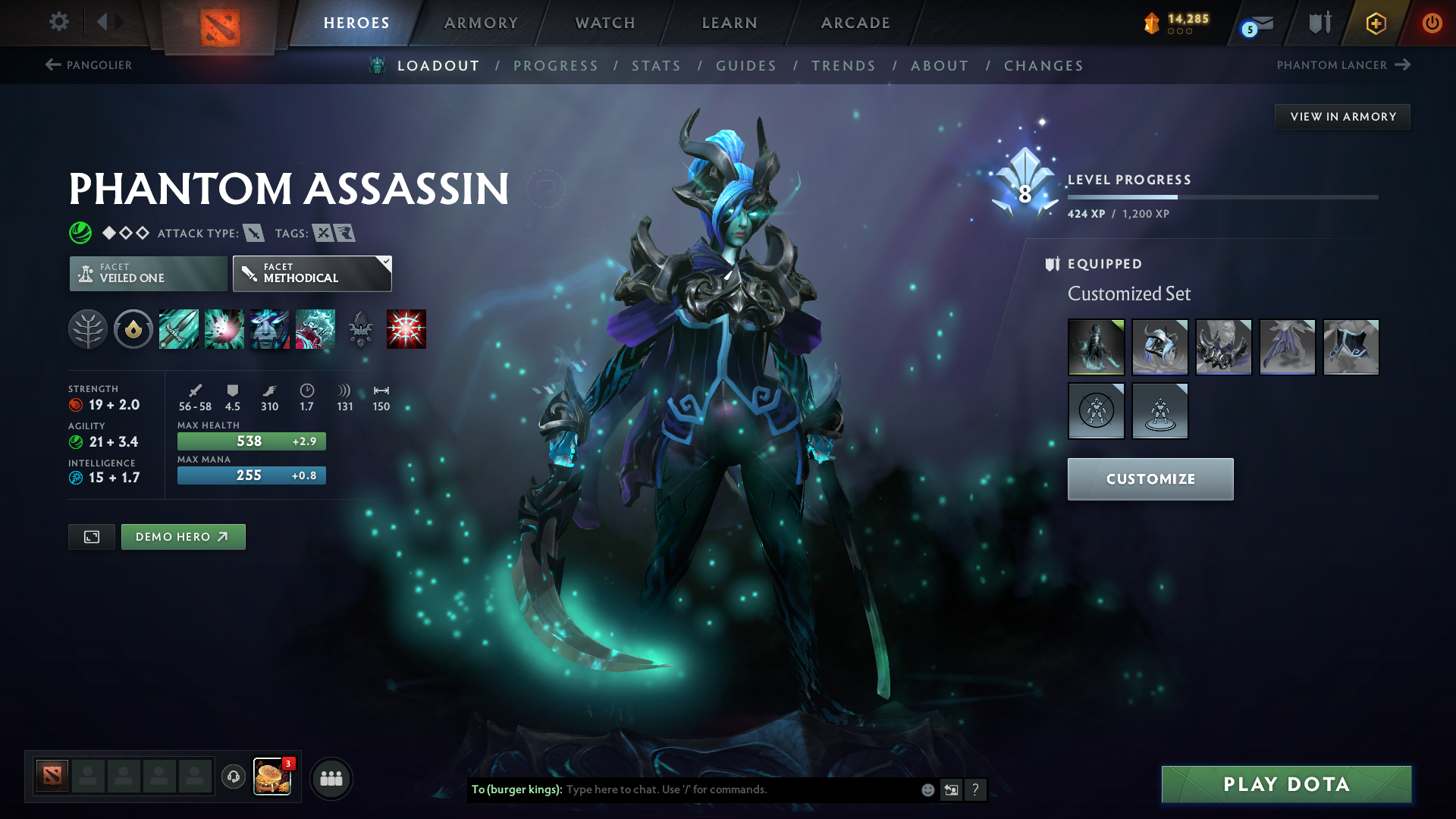
Task: Click the CUSTOMIZE button
Action: click(x=1150, y=479)
